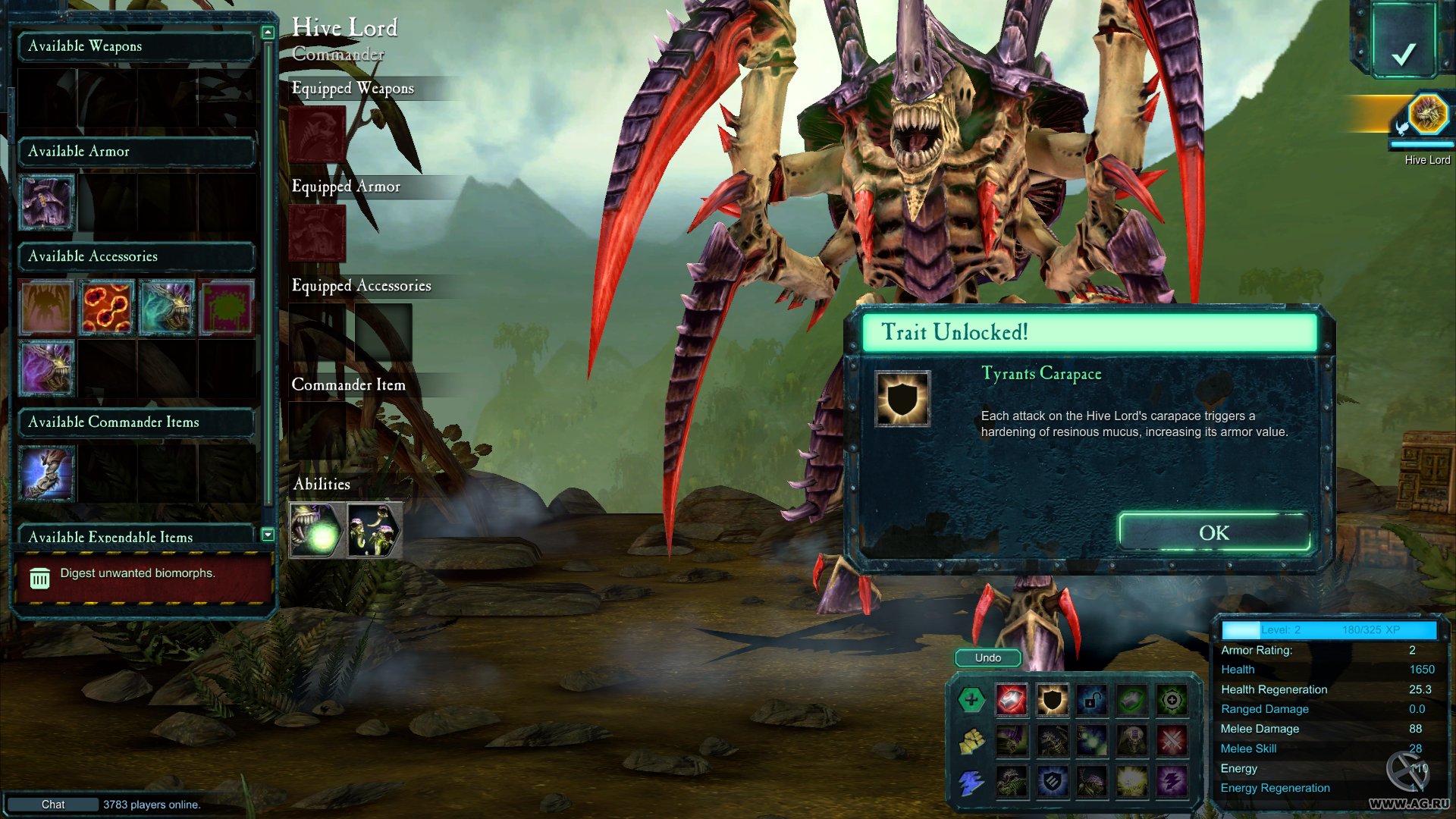1456x819 pixels.
Task: Select the purple fanged creature accessory
Action: [47, 368]
